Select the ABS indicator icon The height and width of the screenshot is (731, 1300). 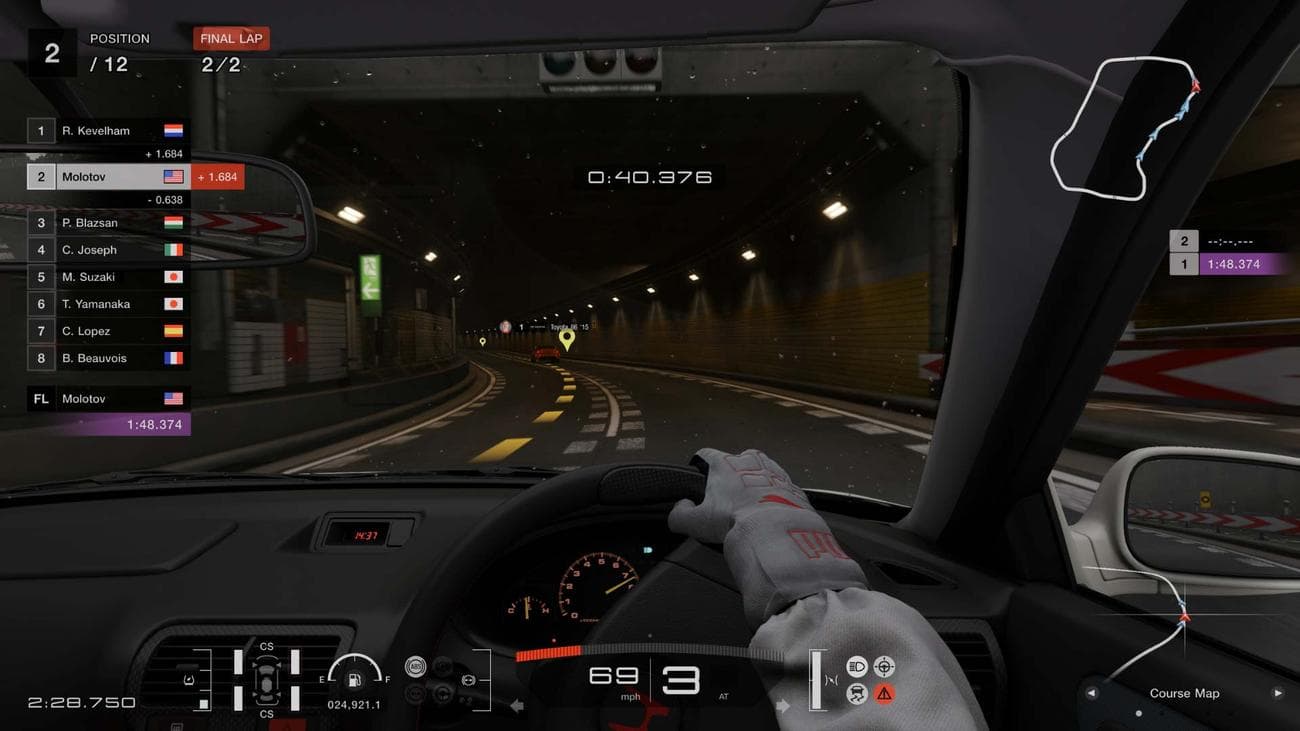[415, 665]
